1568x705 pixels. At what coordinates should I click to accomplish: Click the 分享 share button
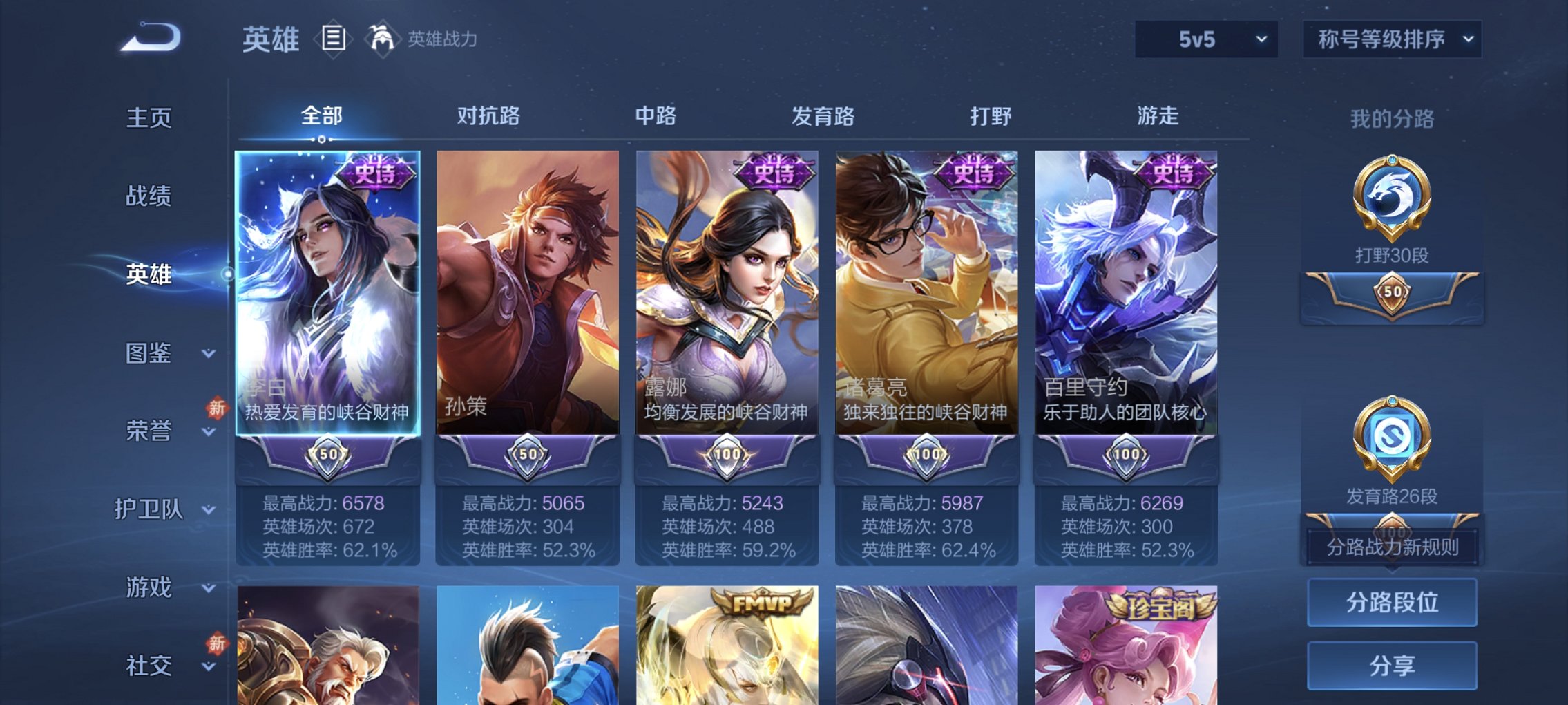click(1390, 665)
